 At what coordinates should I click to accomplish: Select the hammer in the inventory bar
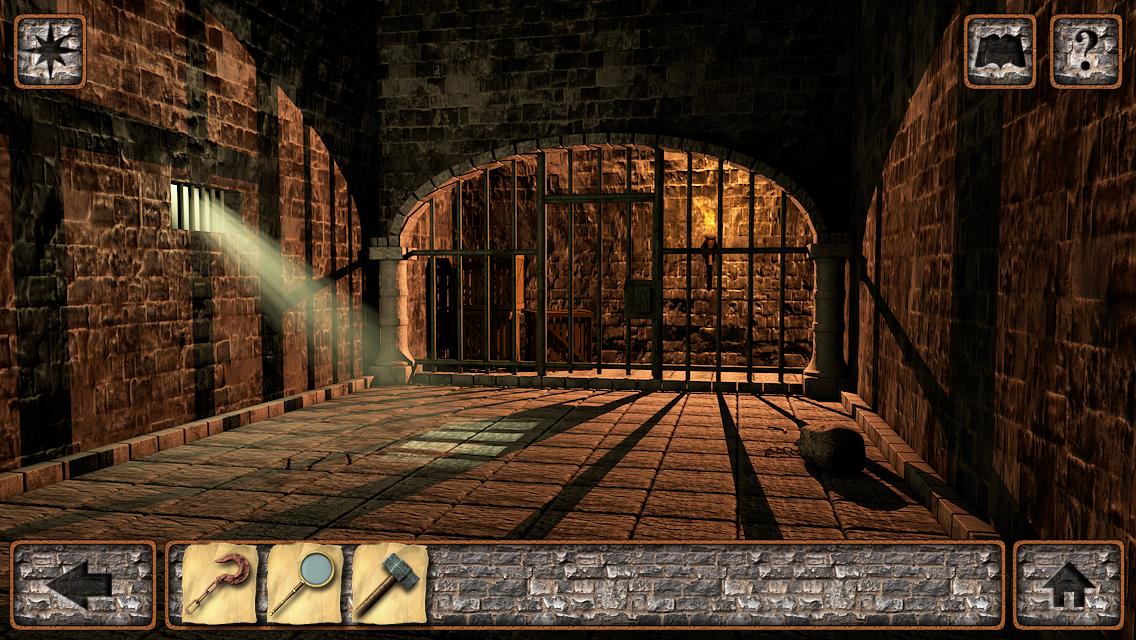click(389, 585)
